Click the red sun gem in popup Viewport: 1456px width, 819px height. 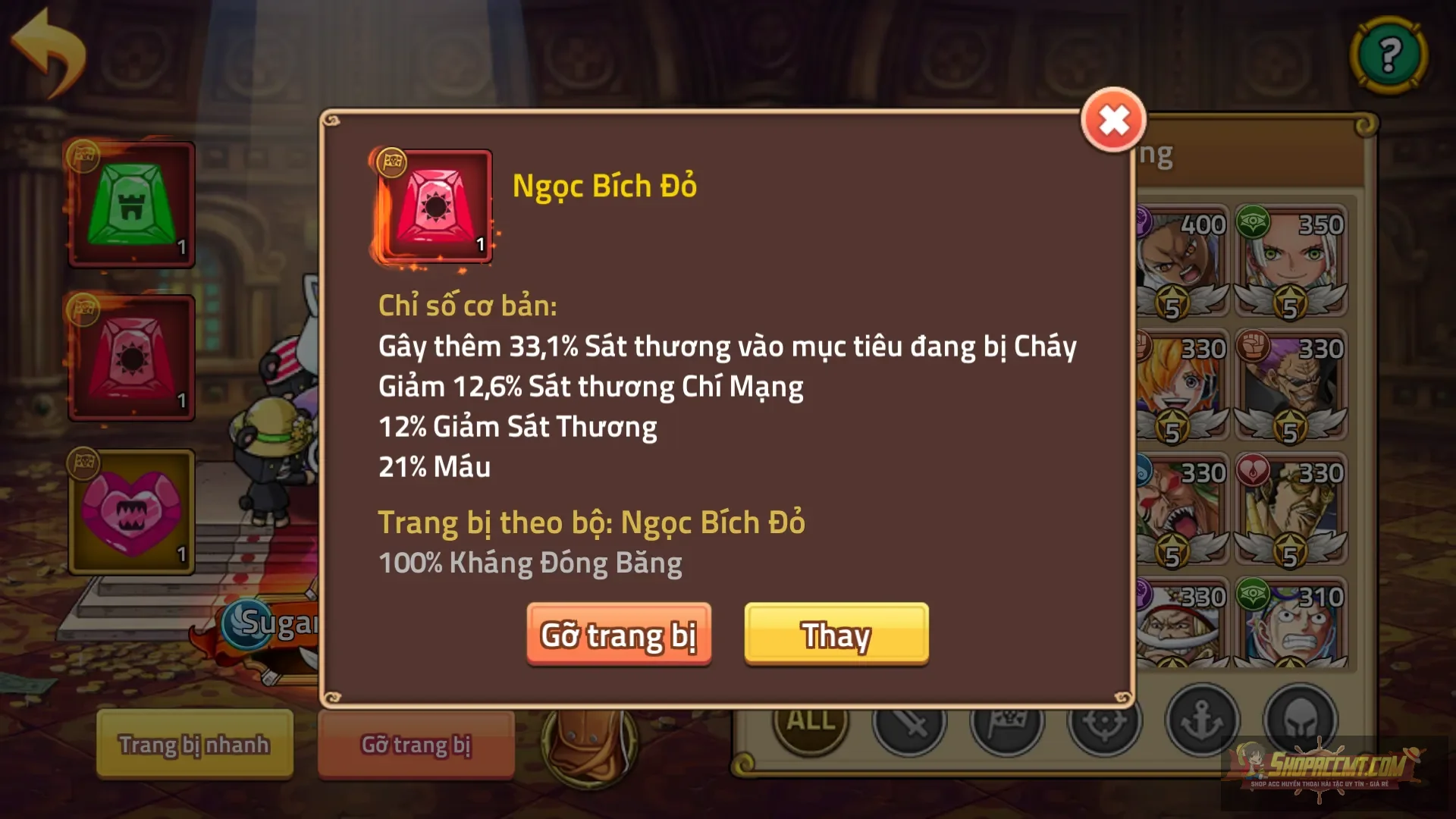pos(435,206)
